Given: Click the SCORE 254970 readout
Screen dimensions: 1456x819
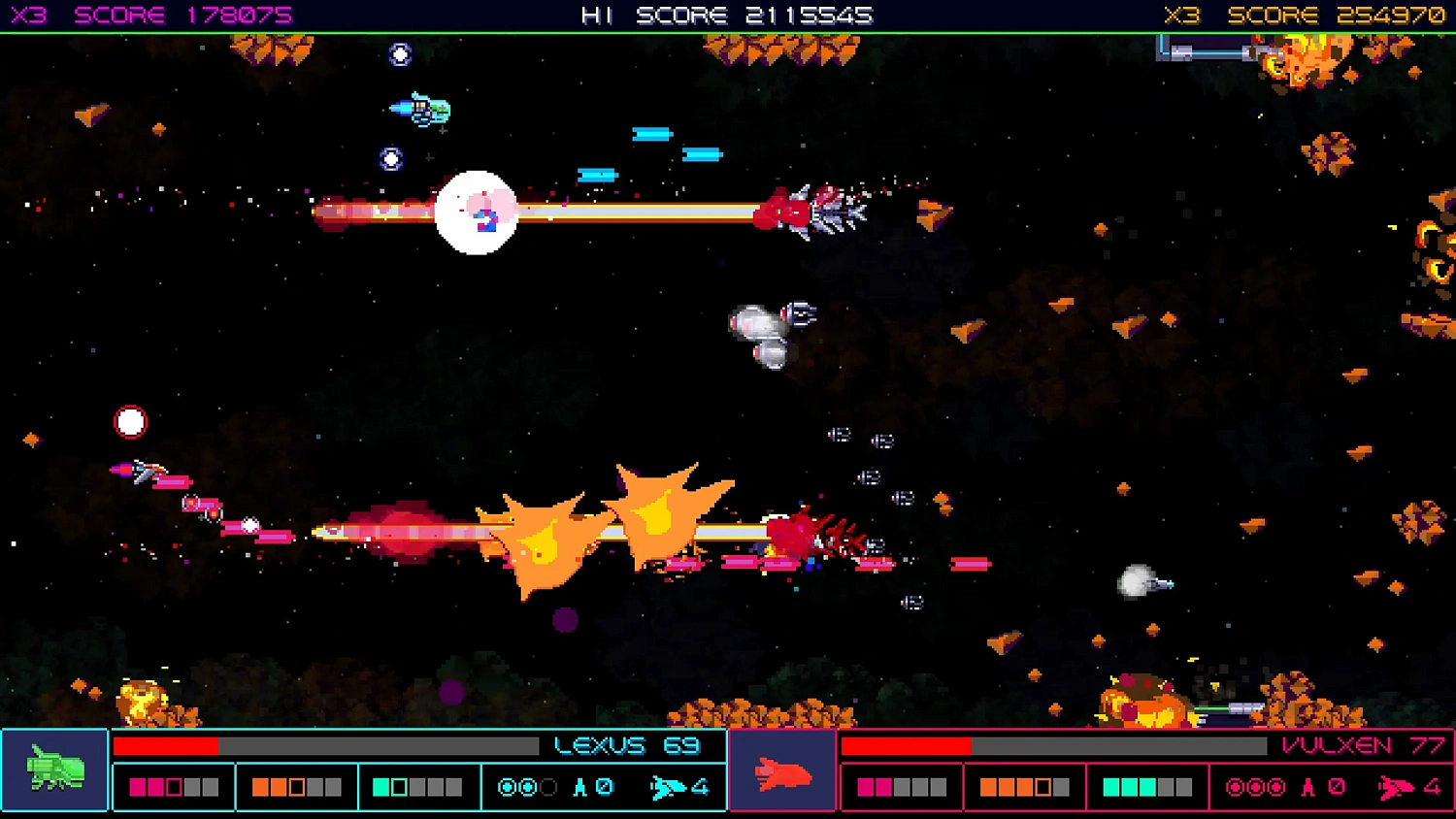Looking at the screenshot, I should pos(1340,15).
